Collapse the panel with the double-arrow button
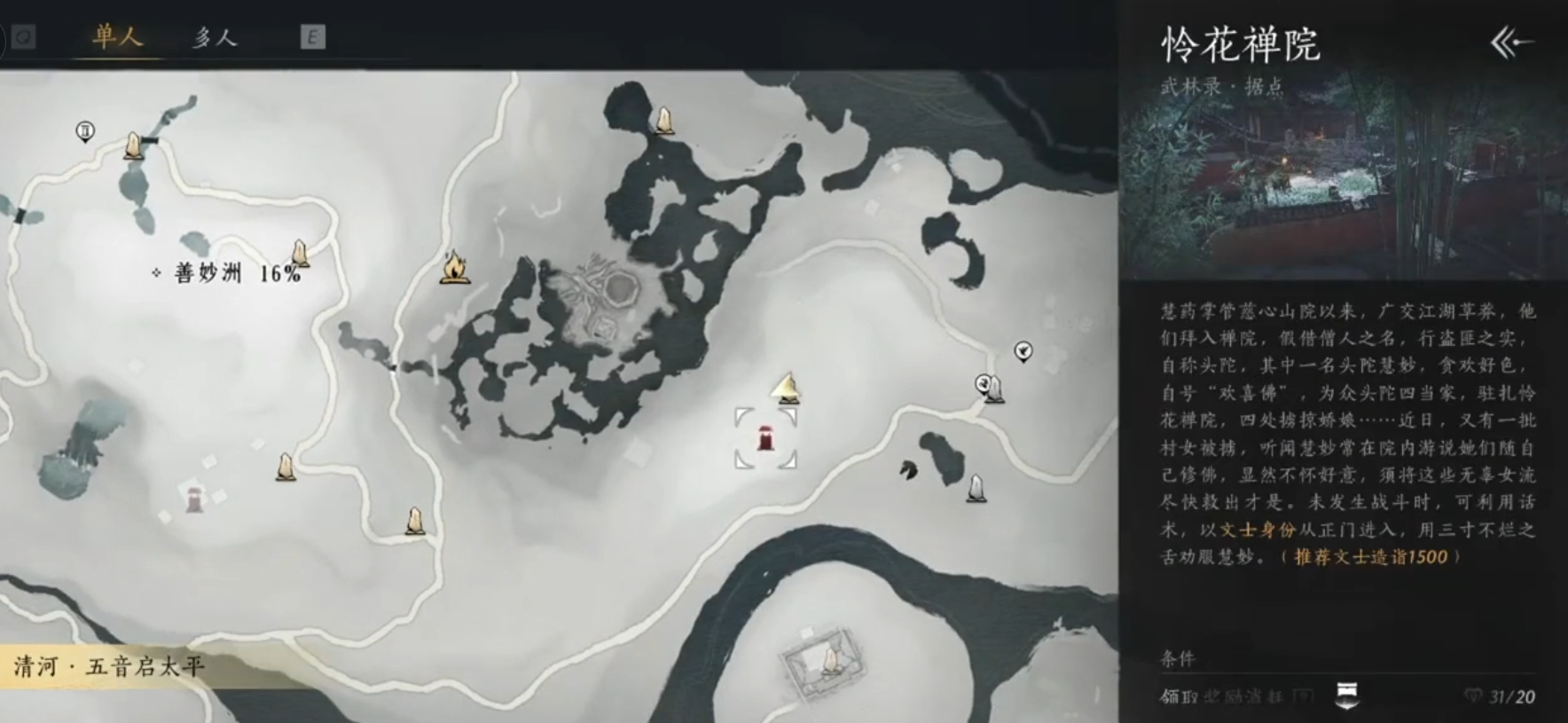1568x723 pixels. pyautogui.click(x=1511, y=42)
